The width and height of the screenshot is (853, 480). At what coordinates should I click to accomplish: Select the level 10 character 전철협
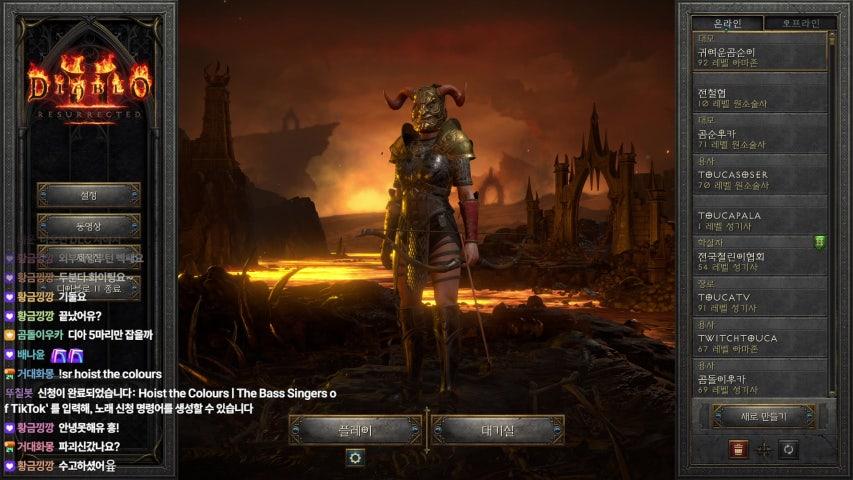762,97
